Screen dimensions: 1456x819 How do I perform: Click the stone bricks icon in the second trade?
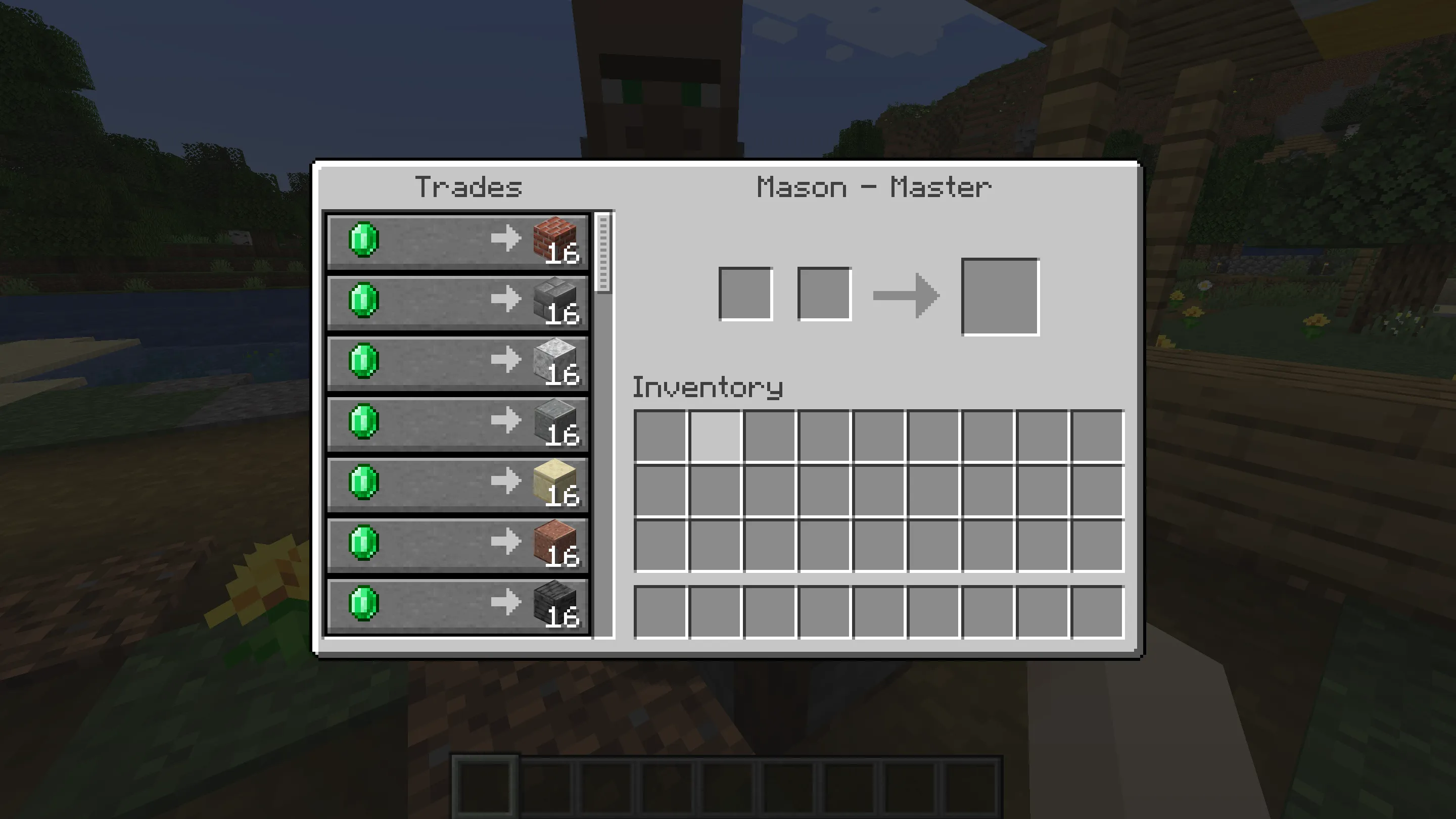554,301
